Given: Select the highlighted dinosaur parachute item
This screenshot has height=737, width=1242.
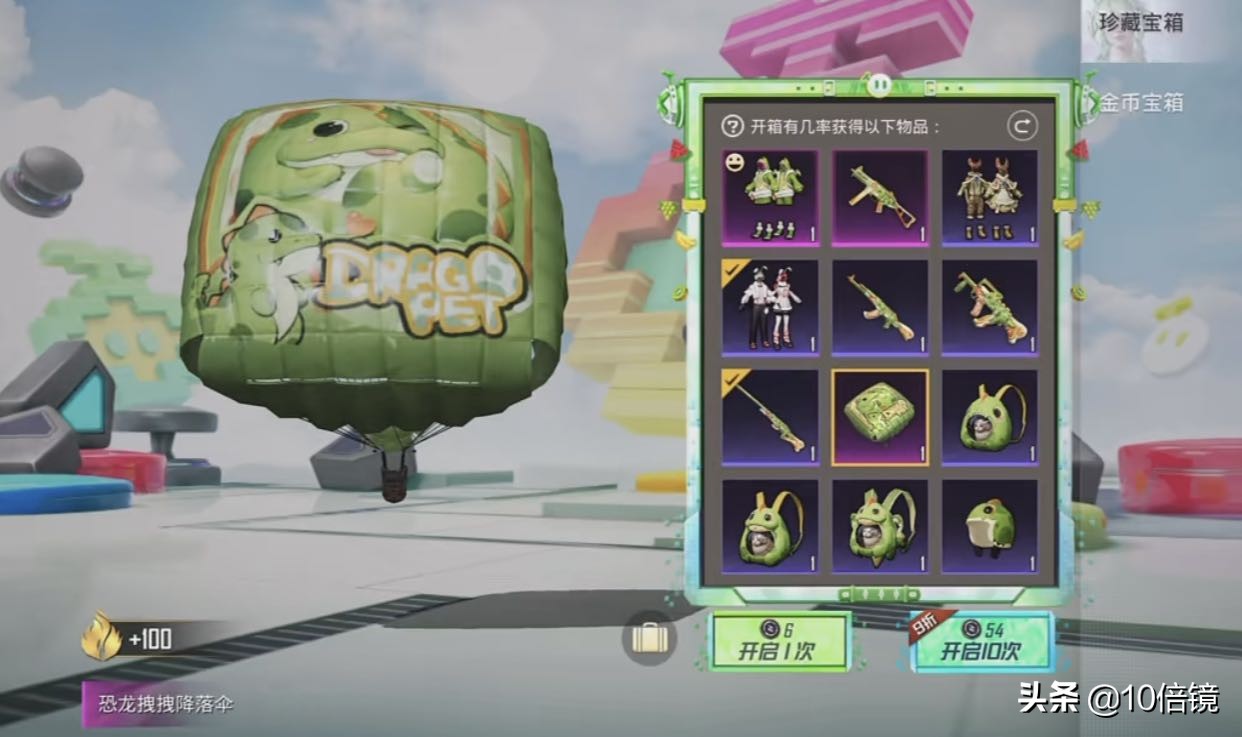Looking at the screenshot, I should 880,417.
